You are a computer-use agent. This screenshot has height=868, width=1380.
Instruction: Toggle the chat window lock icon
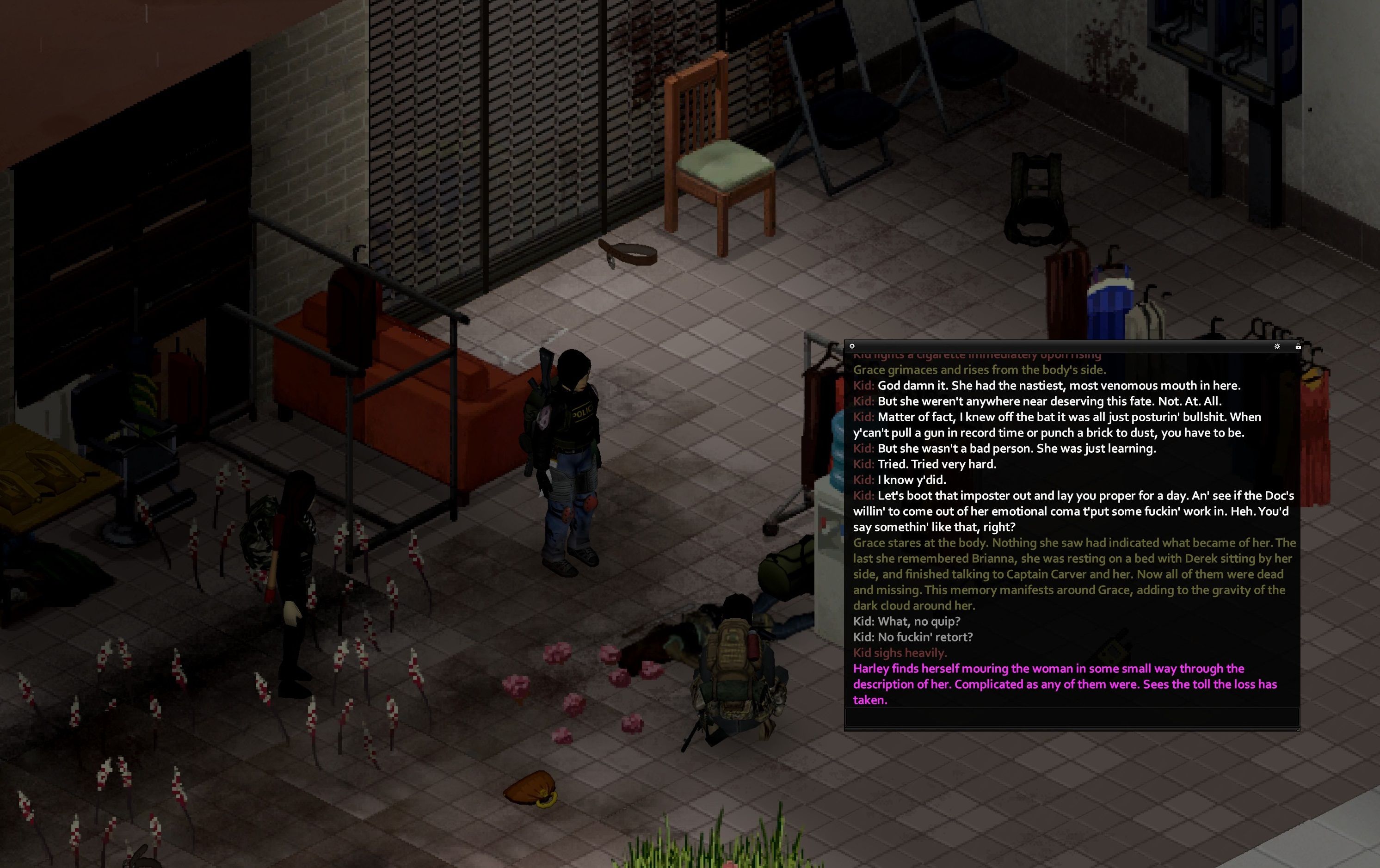(1298, 347)
